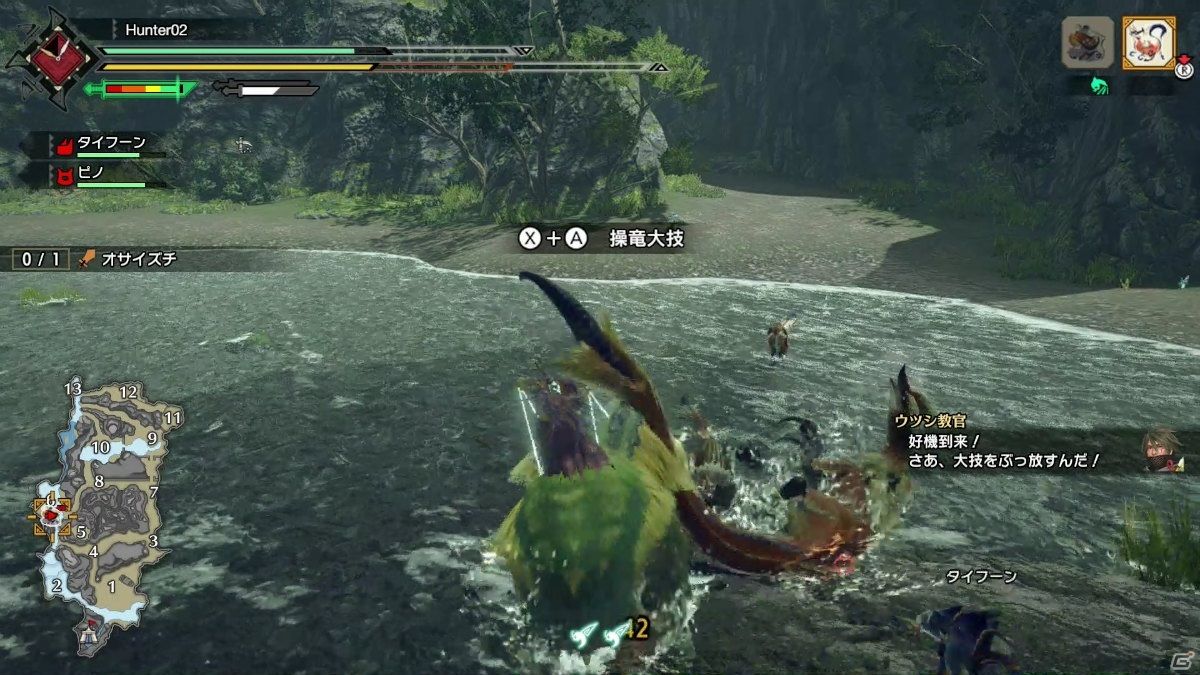1200x675 pixels.
Task: Select the highlighted gold-framed monster icon
Action: 1148,43
